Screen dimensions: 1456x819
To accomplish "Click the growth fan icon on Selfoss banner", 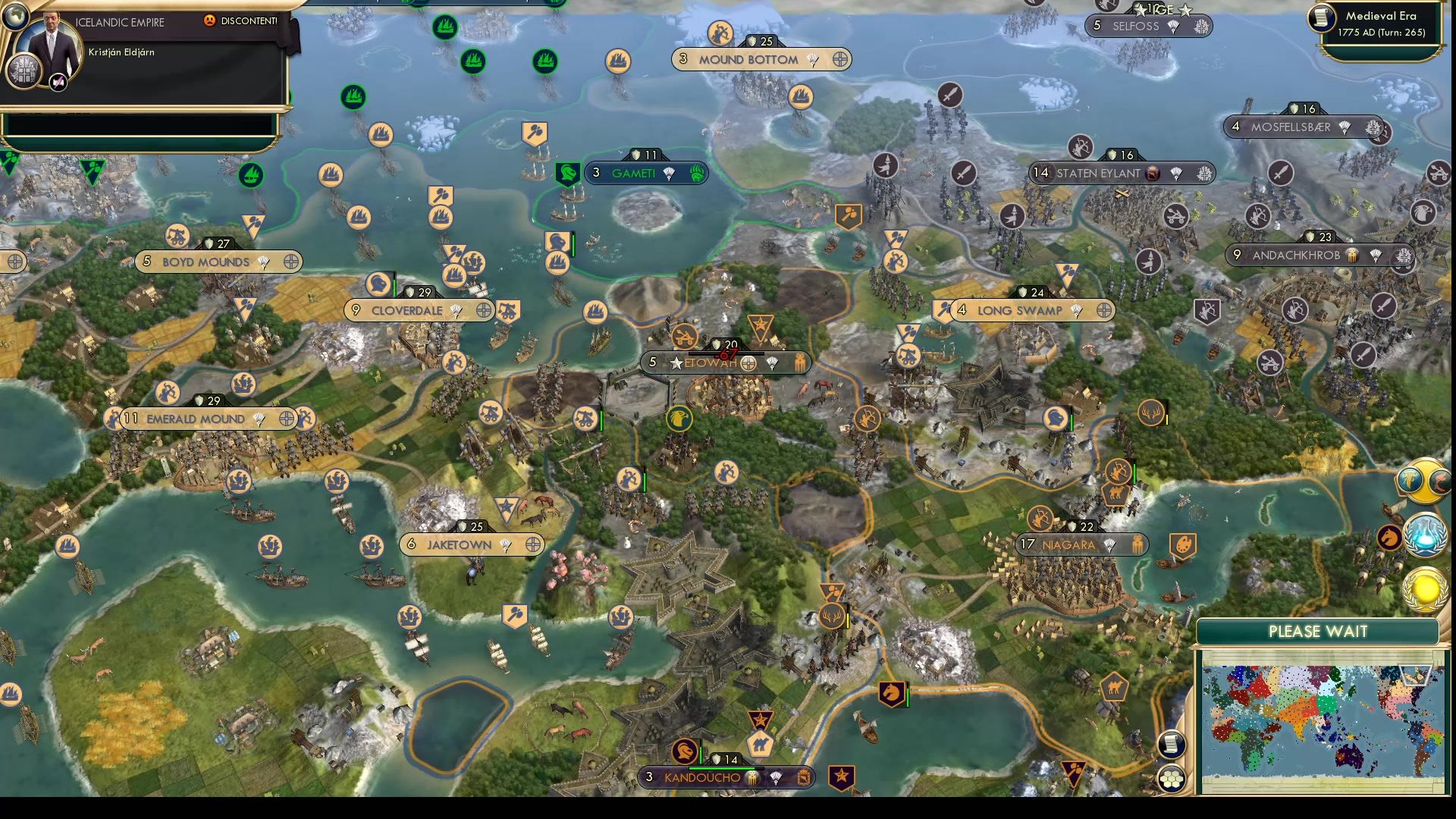I will [1173, 27].
